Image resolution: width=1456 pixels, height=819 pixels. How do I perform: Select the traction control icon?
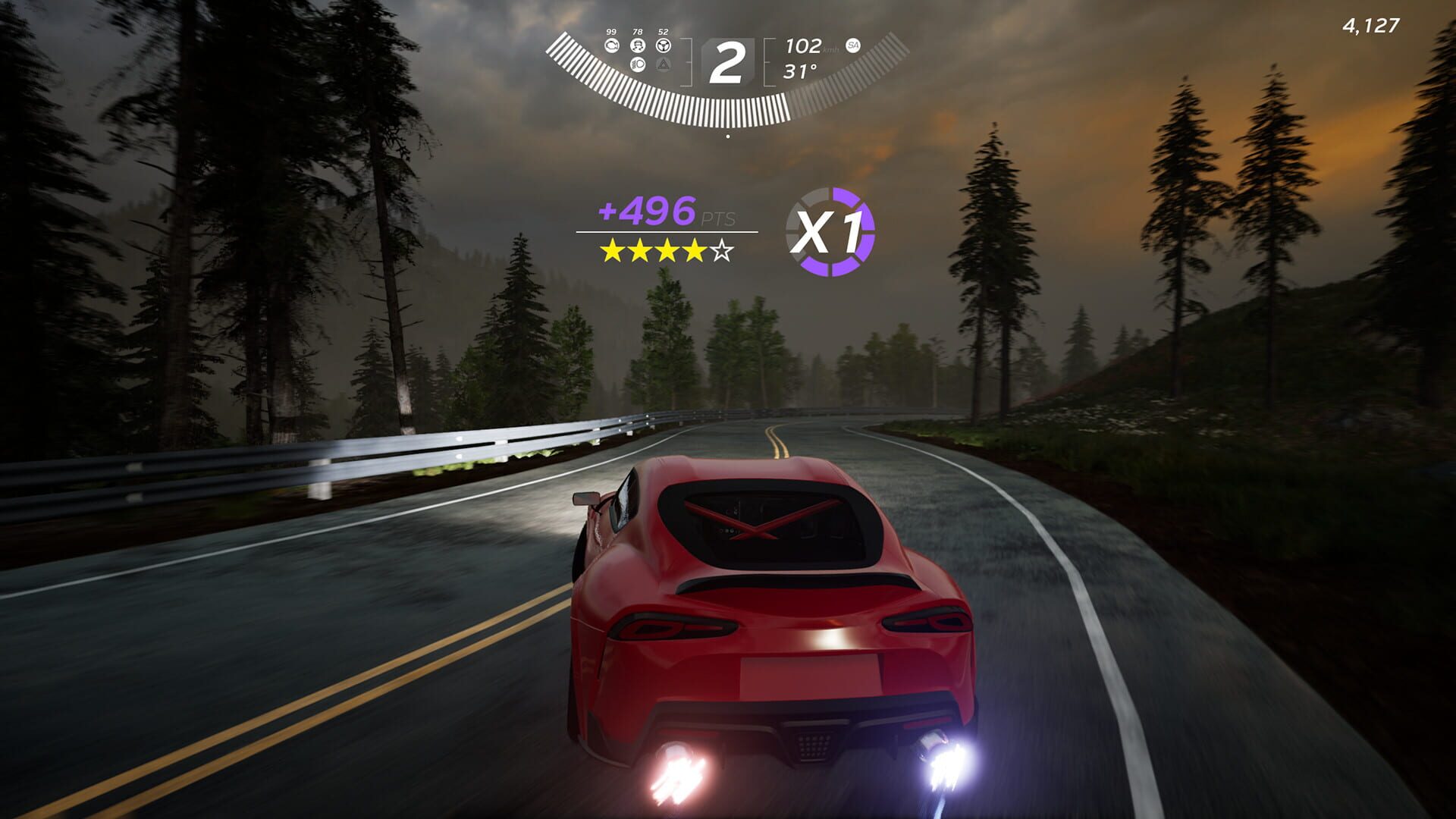point(638,46)
